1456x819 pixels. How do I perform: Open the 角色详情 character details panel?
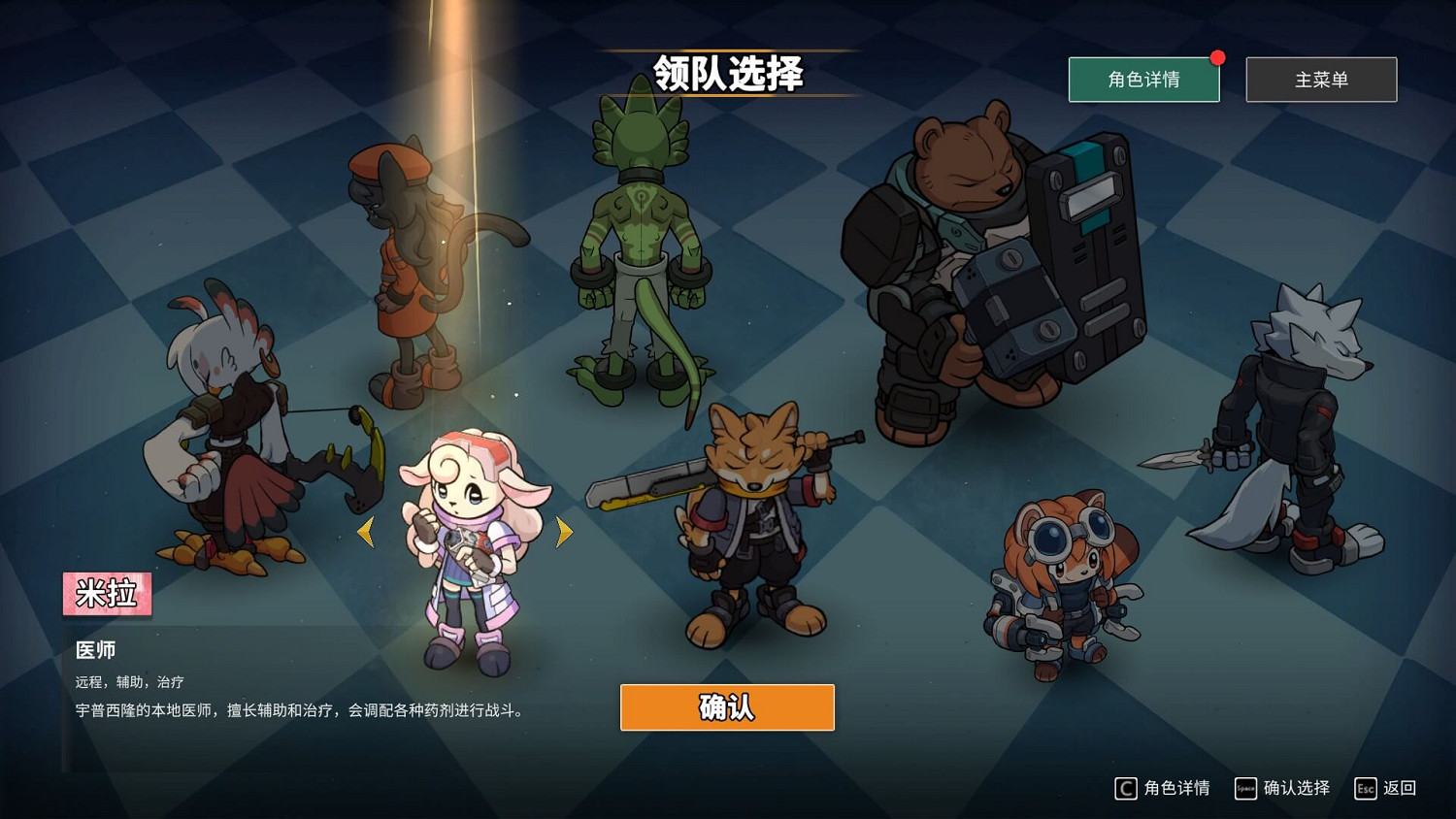click(1143, 80)
